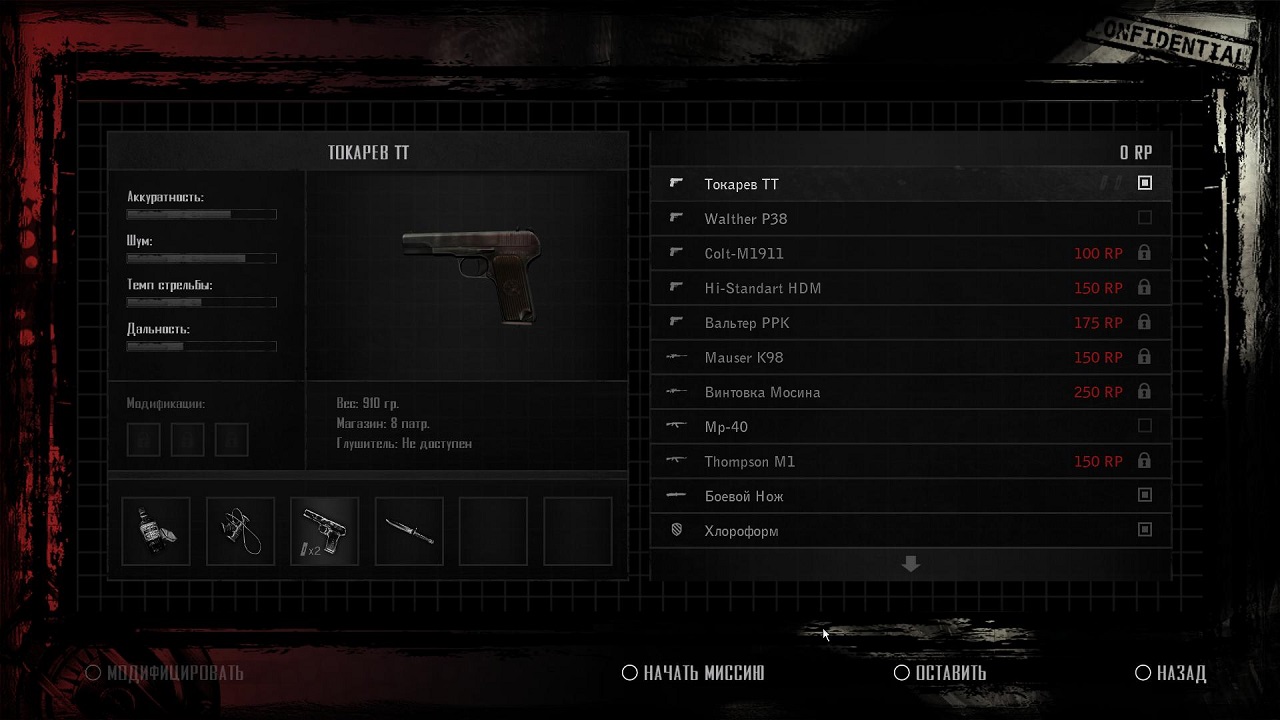Select the pistol x2 loadout slot

click(x=325, y=531)
